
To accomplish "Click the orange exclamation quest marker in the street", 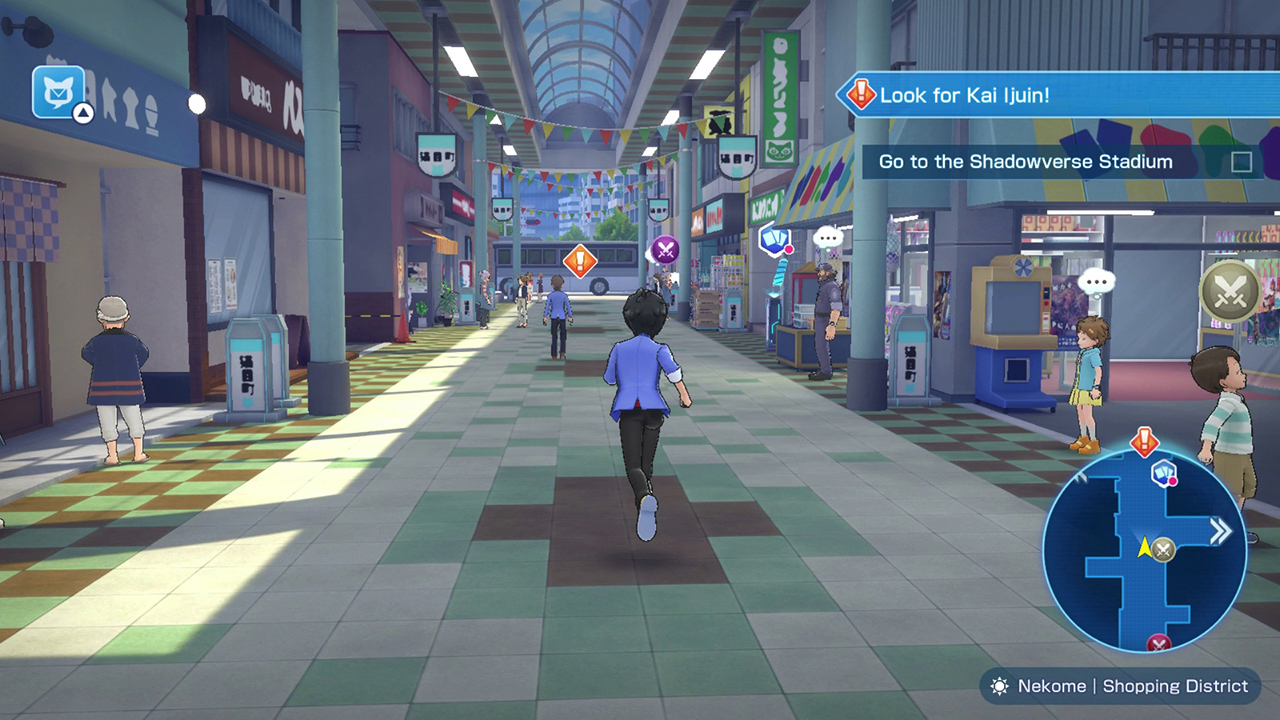I will tap(581, 261).
